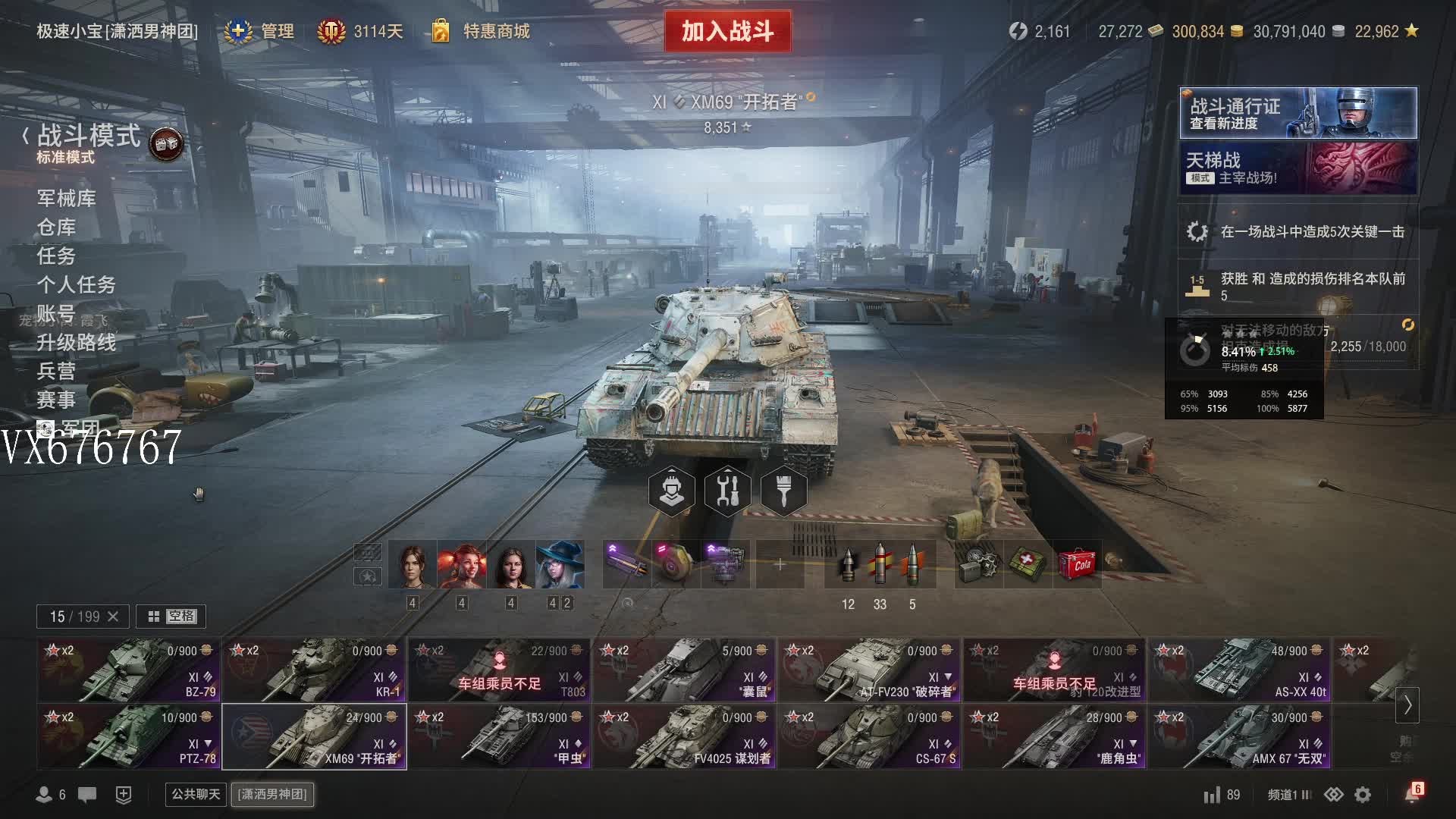Open the gear settings icon
1456x819 pixels.
pos(1363,795)
